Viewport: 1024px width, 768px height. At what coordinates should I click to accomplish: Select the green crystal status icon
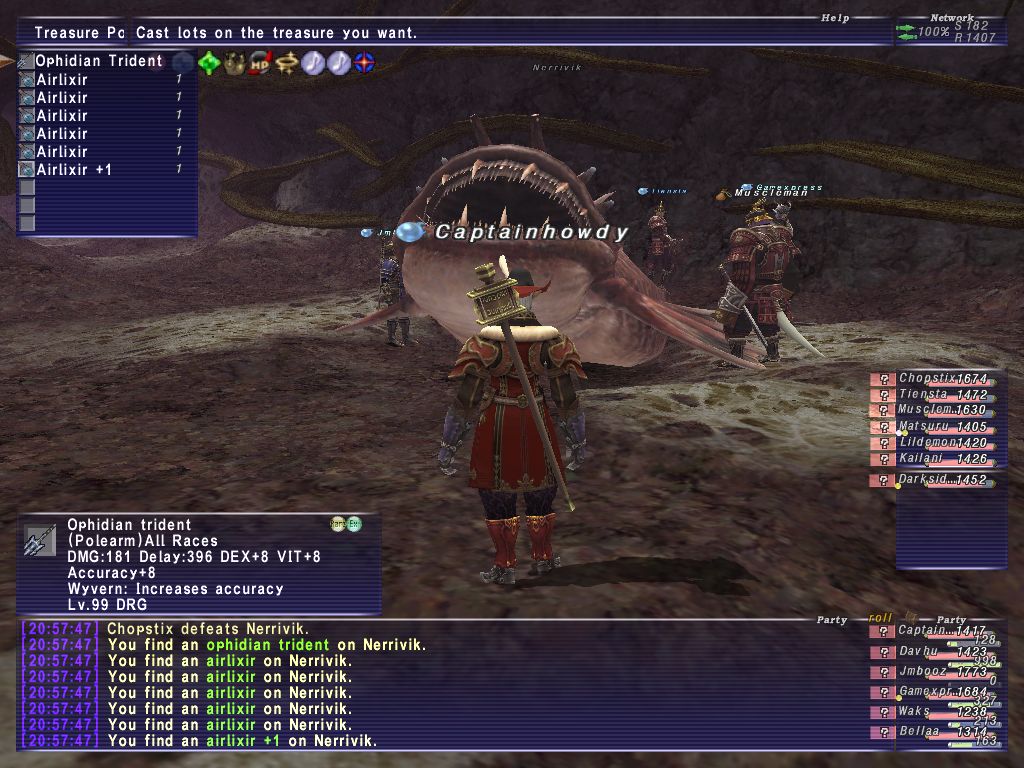209,62
